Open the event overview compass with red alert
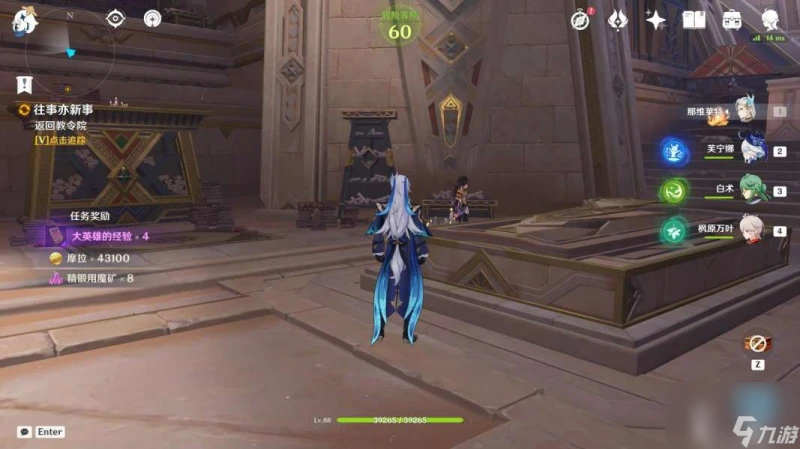Viewport: 800px width, 449px height. click(581, 19)
